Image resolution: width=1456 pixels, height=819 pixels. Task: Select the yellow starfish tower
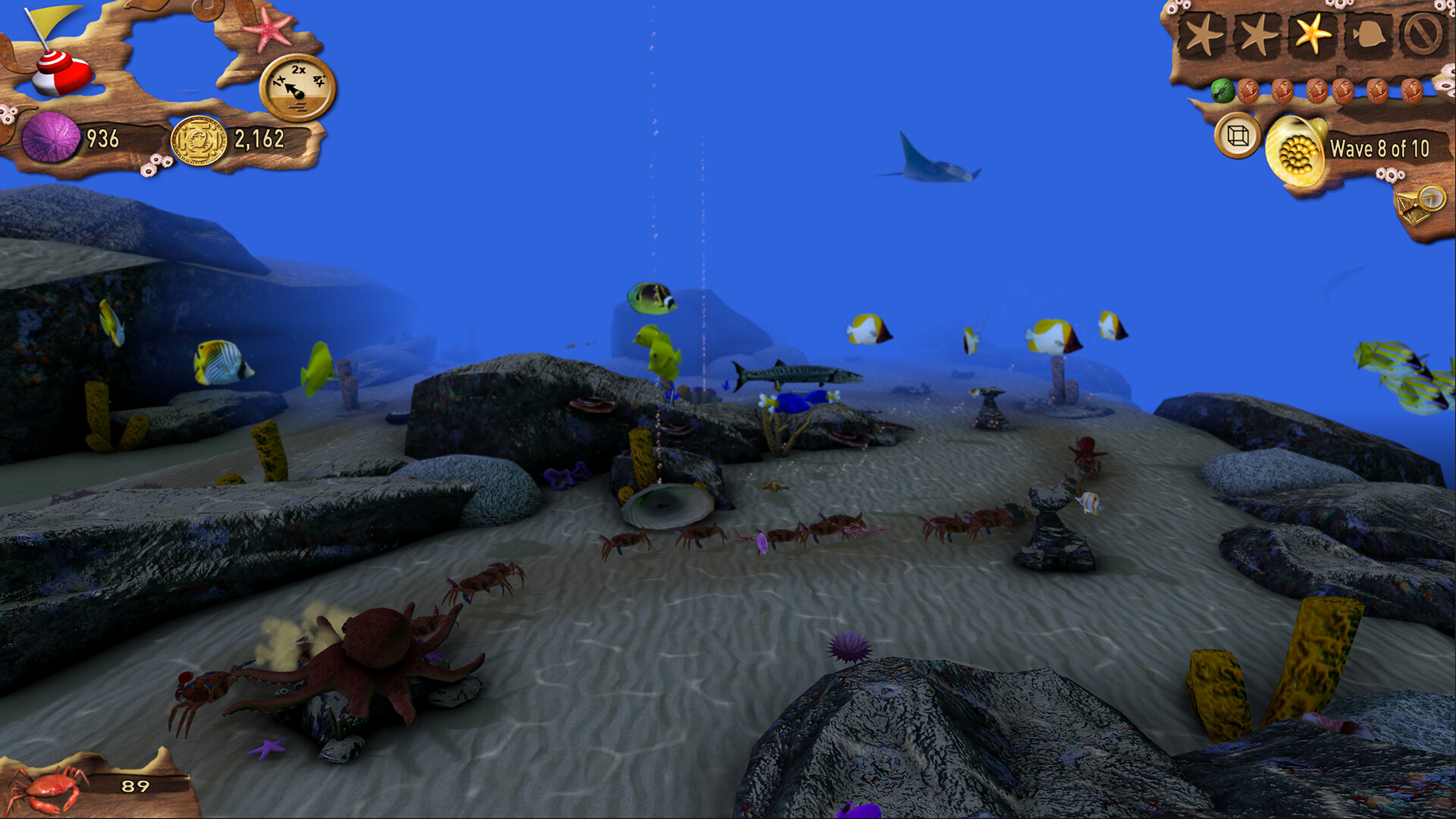[1313, 33]
